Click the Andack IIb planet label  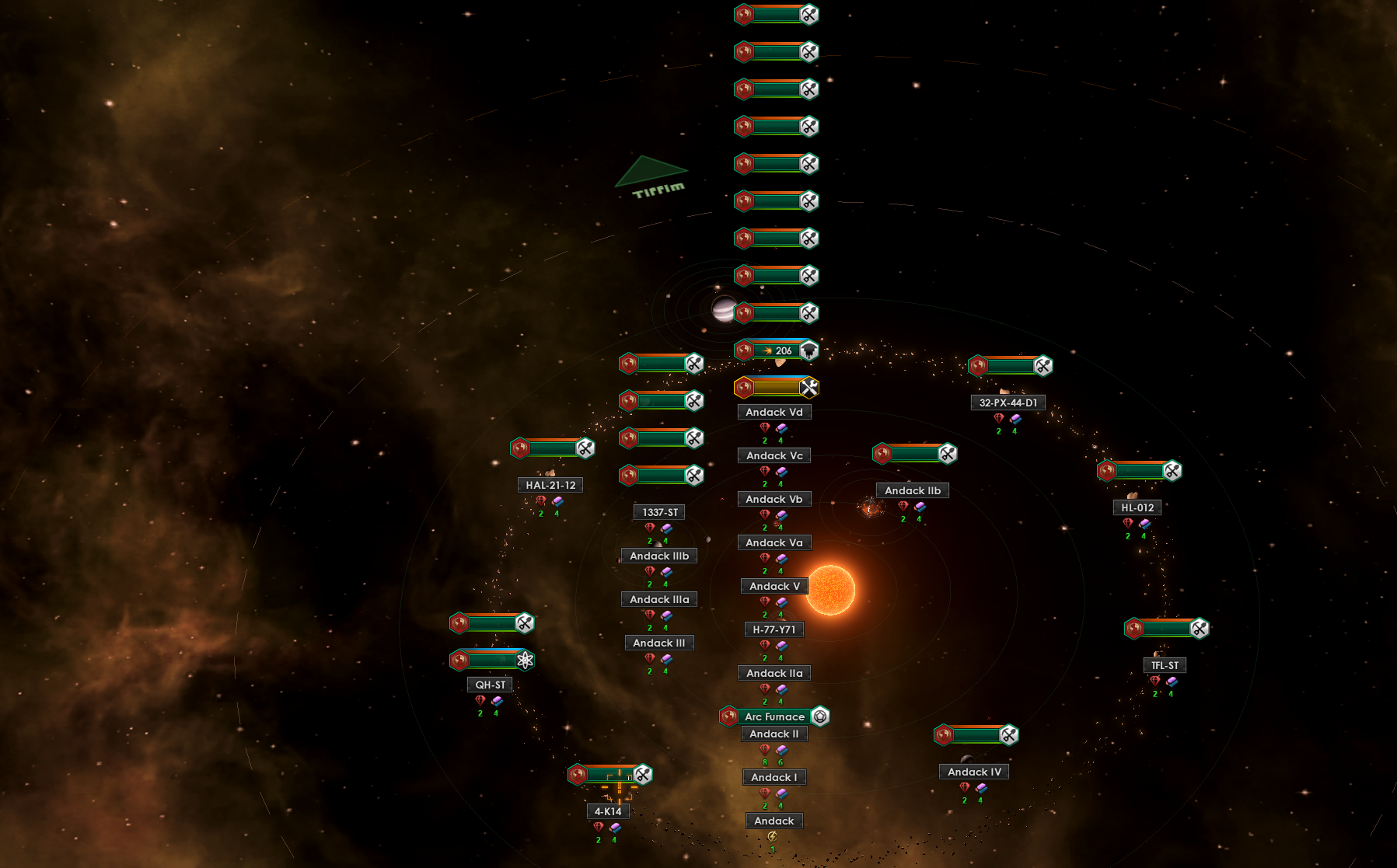912,490
